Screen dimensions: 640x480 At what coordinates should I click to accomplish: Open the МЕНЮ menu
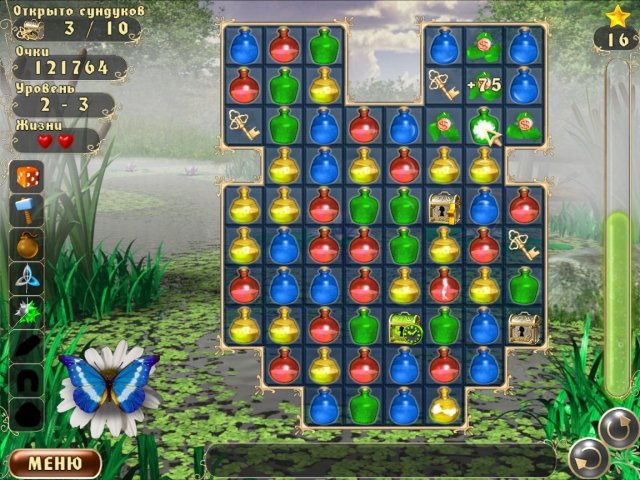point(55,463)
